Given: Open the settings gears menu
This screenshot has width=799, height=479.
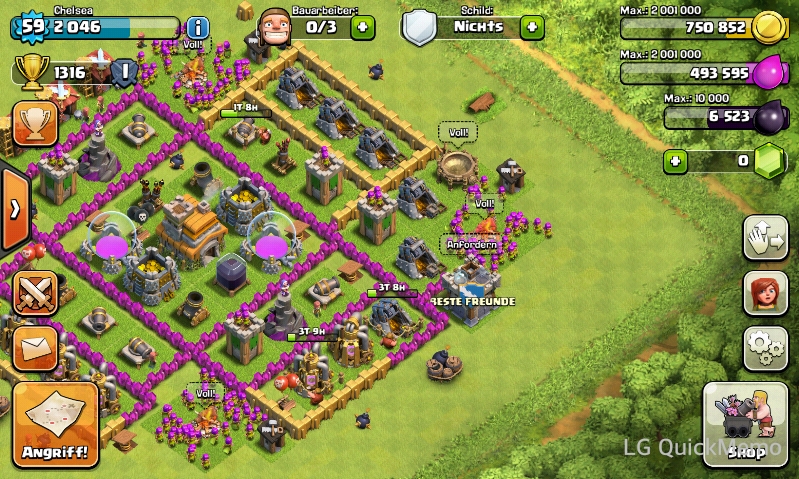Looking at the screenshot, I should [x=765, y=348].
